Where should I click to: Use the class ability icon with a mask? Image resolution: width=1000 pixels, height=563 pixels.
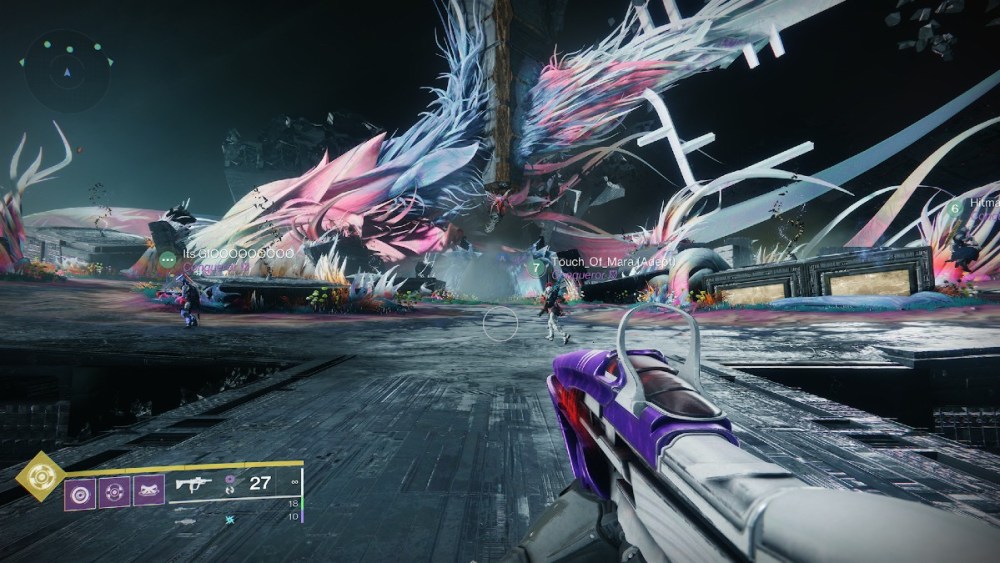pos(148,492)
